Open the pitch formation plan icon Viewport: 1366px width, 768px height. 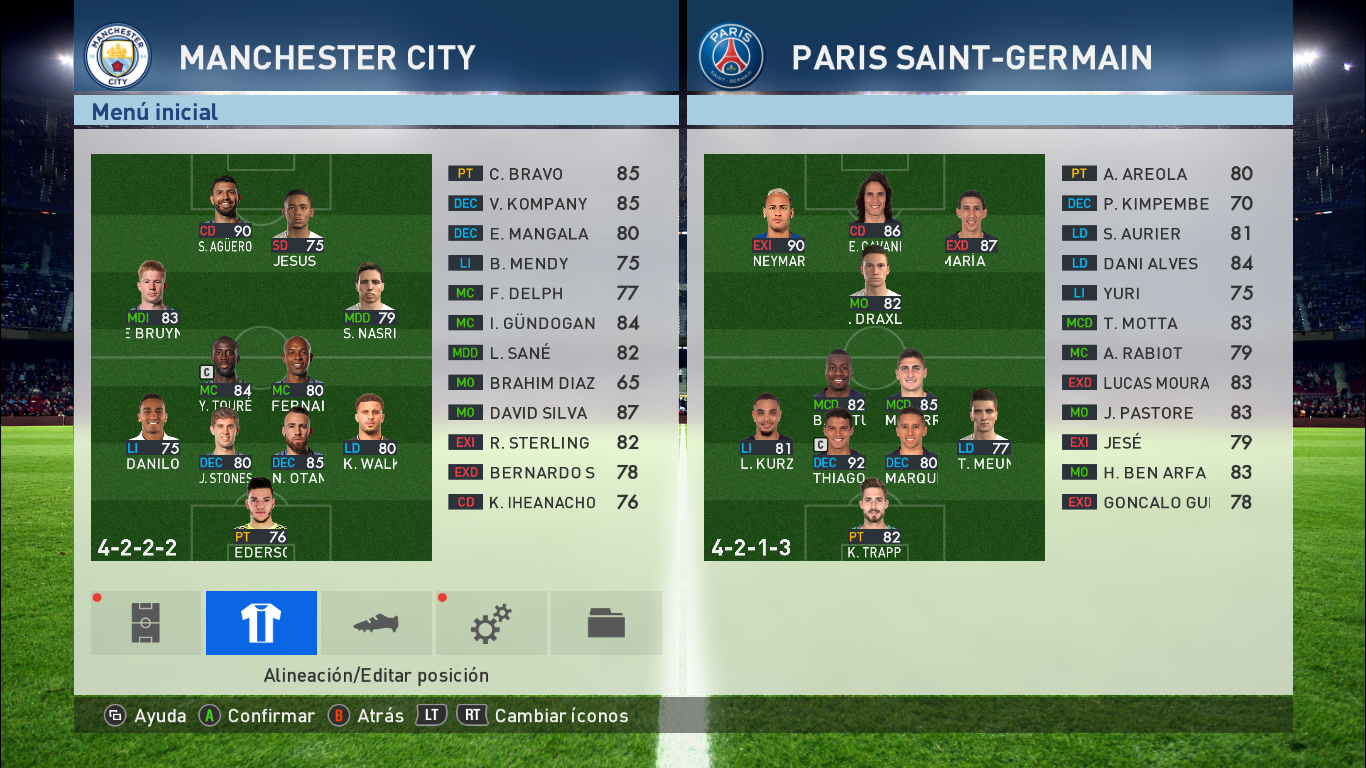point(146,623)
